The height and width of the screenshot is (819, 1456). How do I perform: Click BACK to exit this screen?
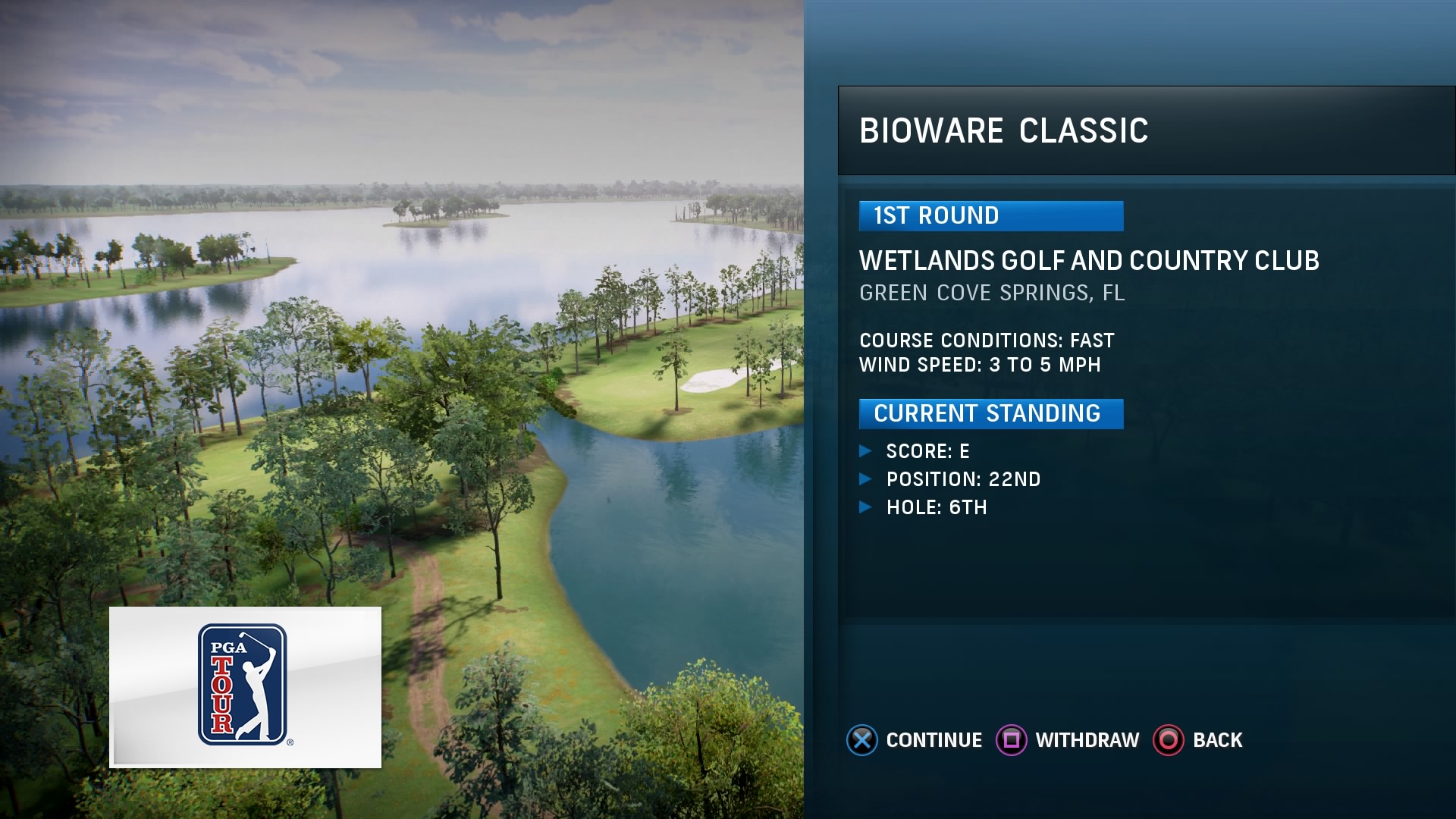(1219, 739)
